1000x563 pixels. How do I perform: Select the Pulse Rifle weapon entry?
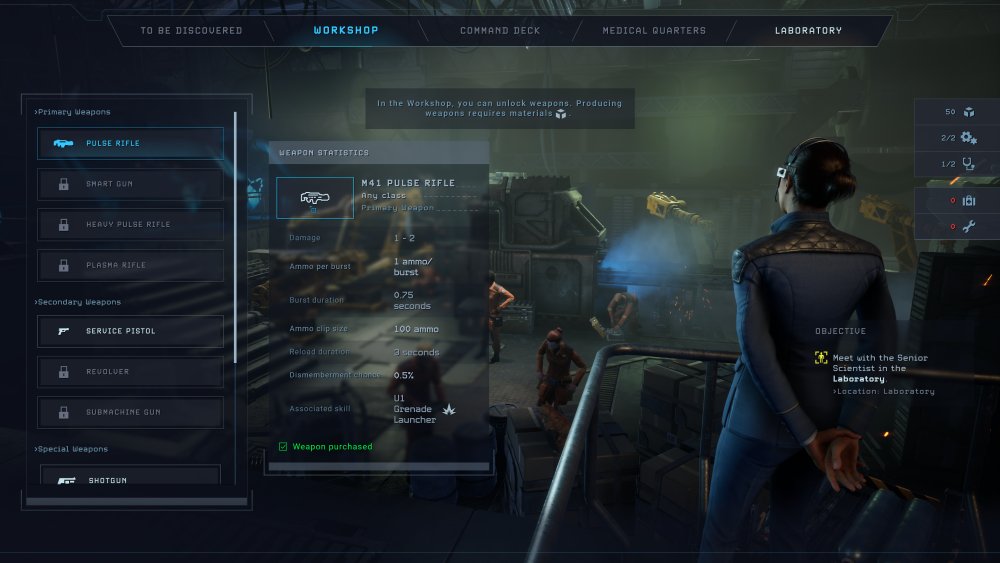(x=131, y=143)
